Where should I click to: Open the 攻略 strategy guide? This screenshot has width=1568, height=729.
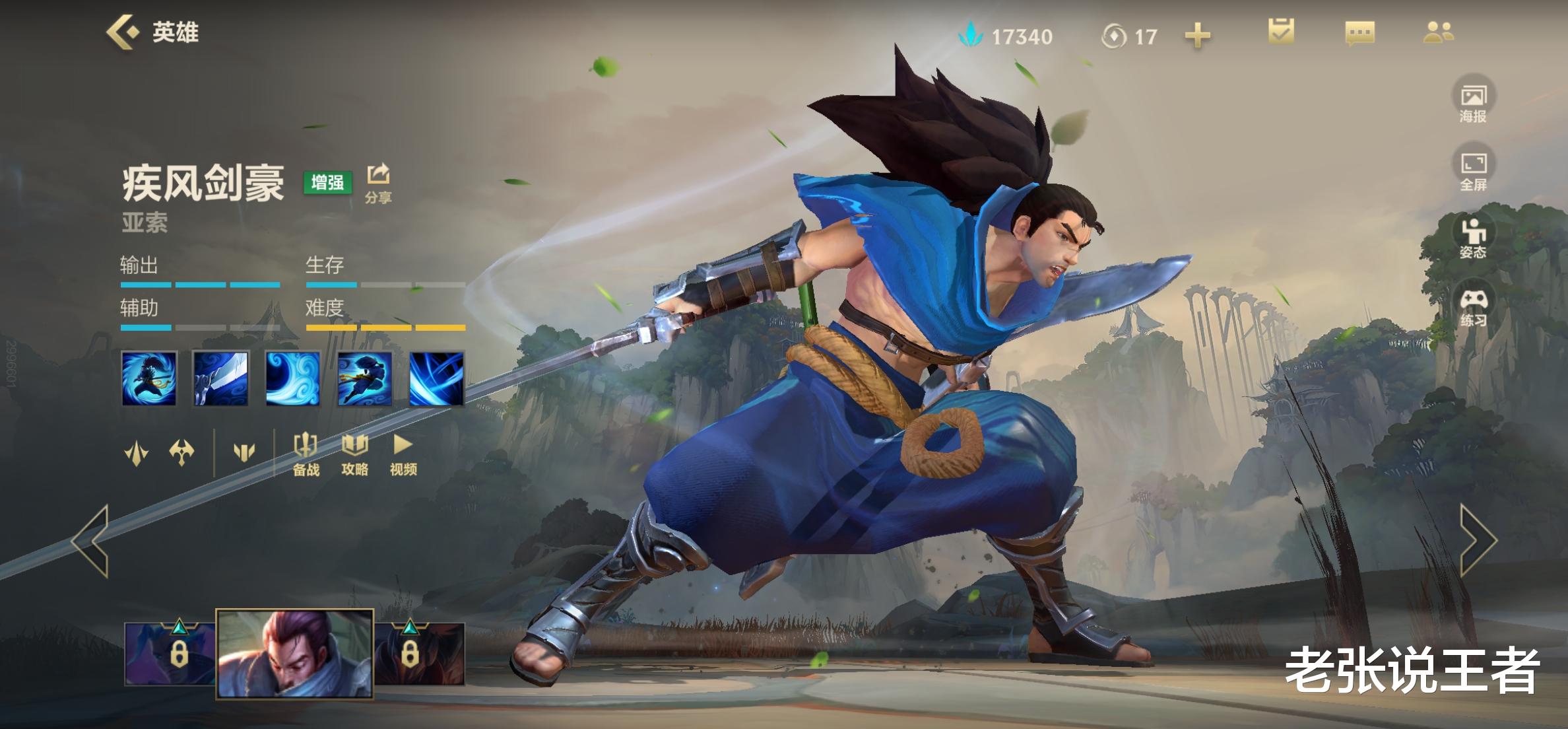(x=354, y=454)
